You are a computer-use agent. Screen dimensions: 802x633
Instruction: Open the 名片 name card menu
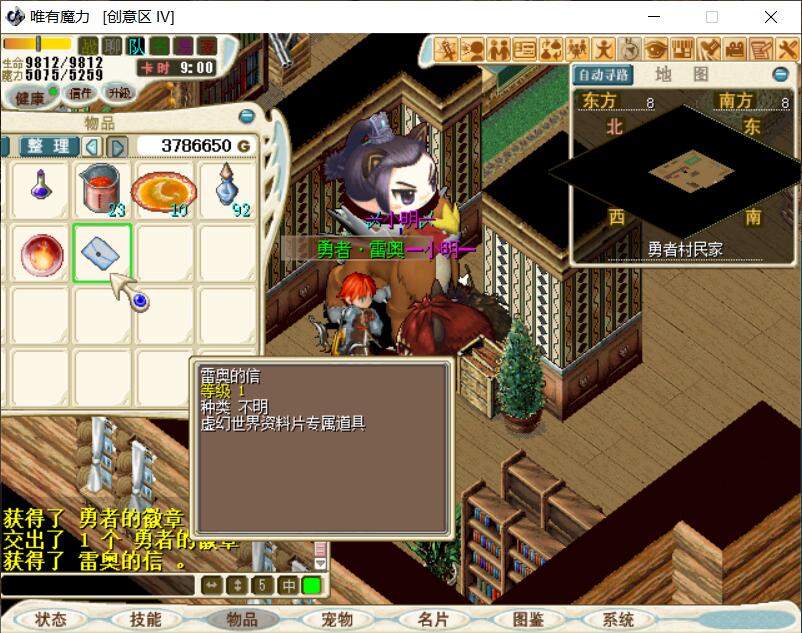coord(433,619)
